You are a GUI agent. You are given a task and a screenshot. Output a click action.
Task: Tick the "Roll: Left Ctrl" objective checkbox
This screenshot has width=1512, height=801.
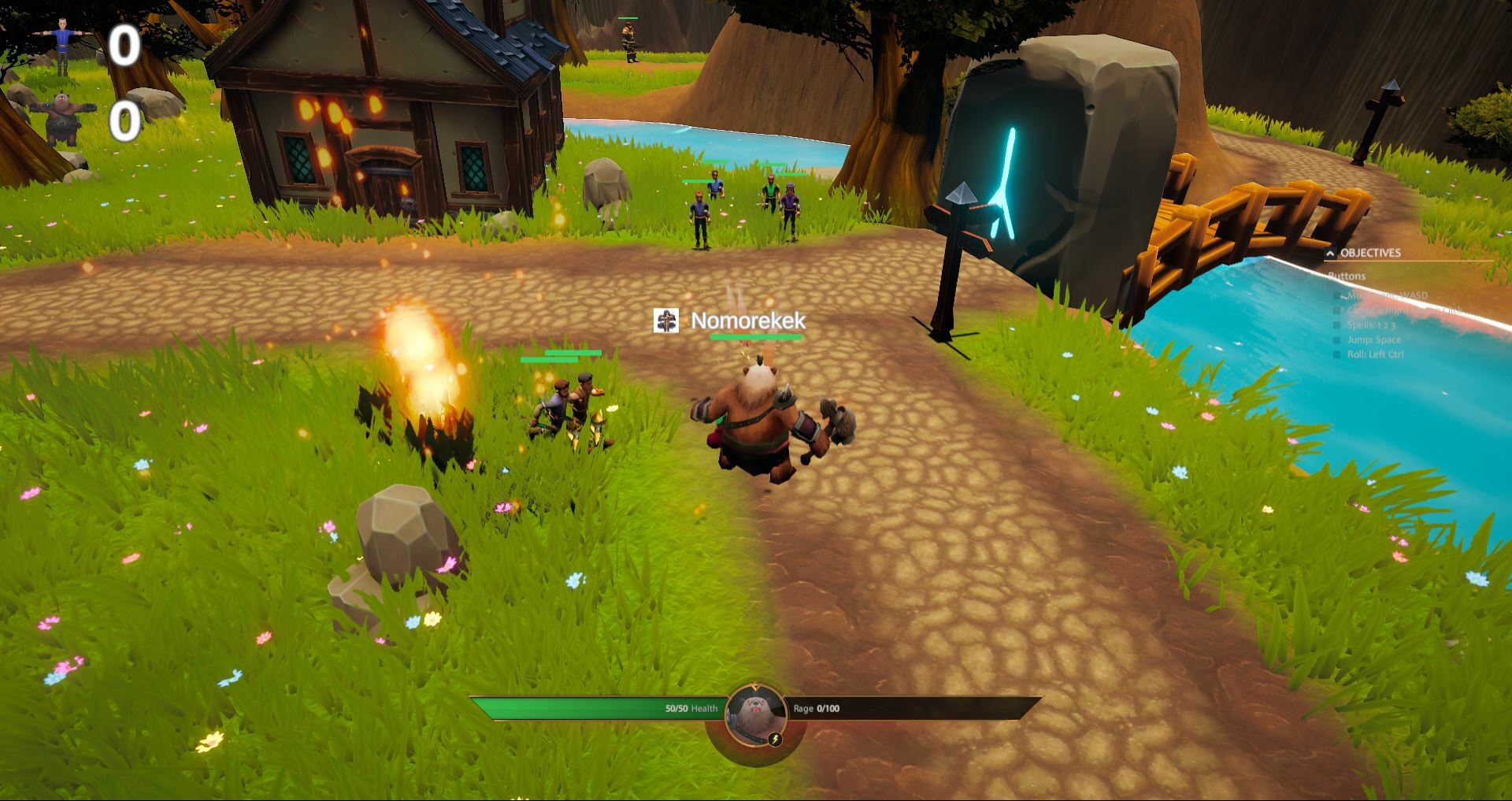click(x=1336, y=355)
